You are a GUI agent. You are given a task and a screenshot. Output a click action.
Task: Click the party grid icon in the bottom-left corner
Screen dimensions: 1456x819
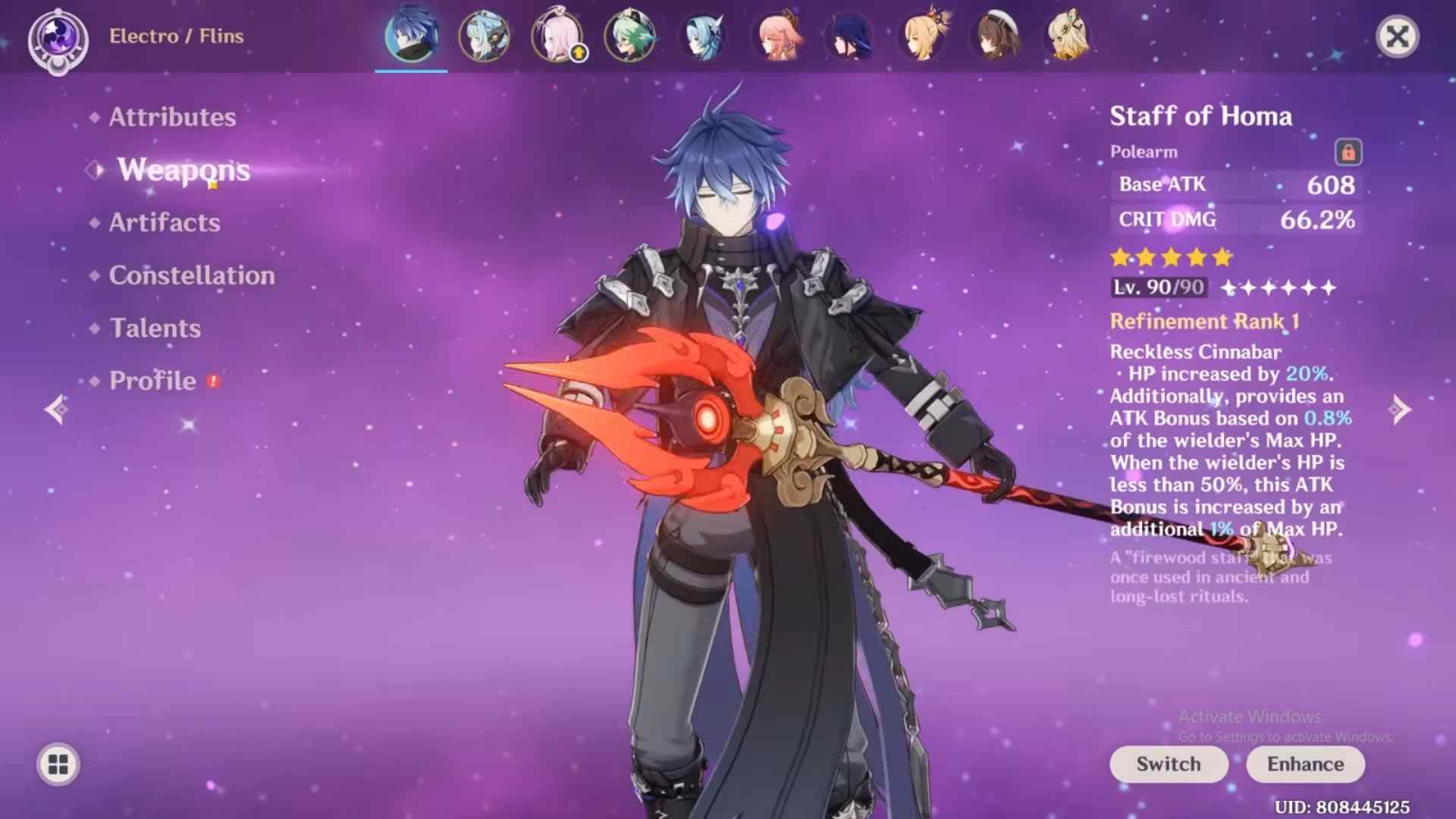pos(57,764)
